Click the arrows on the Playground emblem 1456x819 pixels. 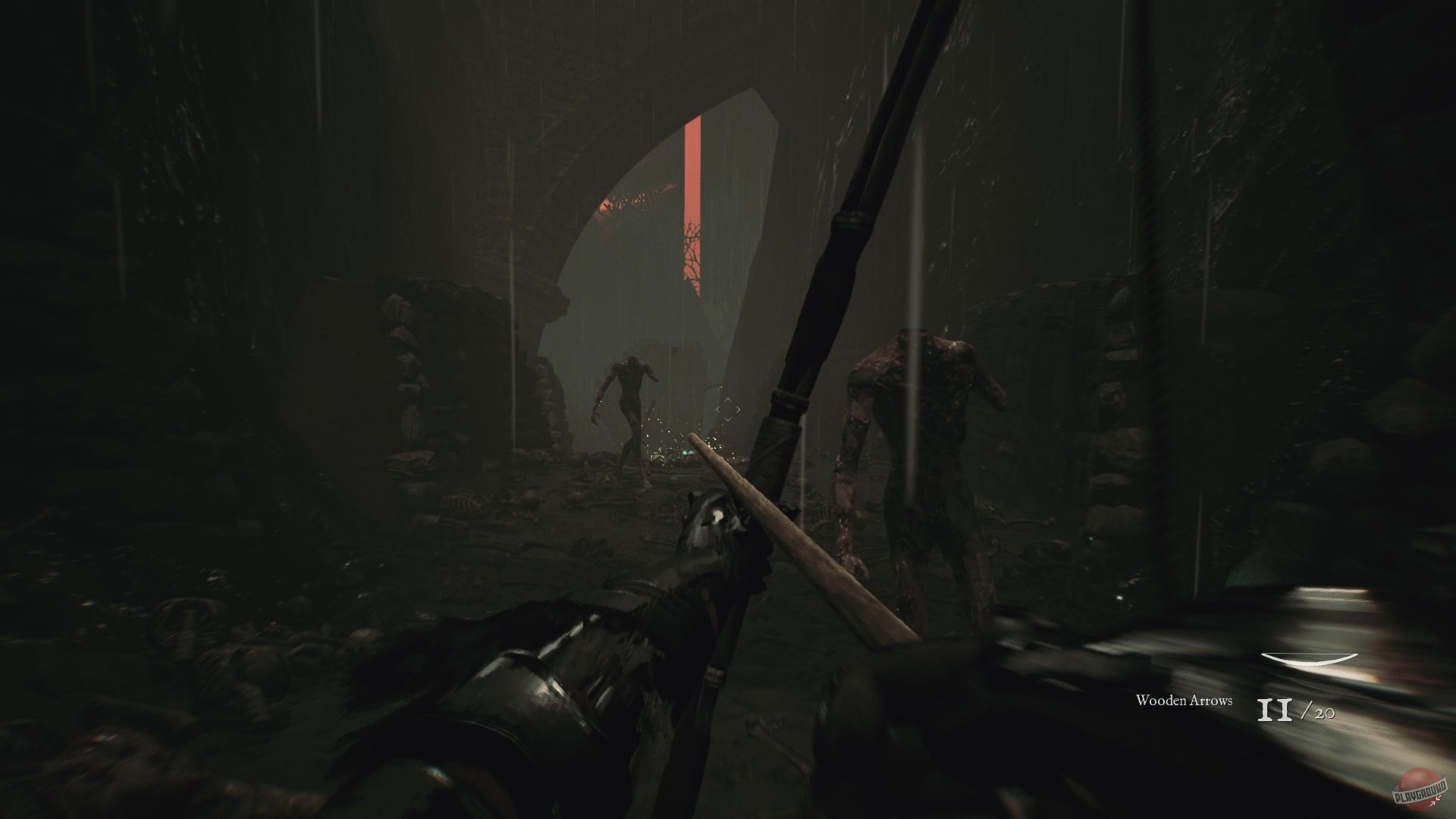click(x=1435, y=802)
